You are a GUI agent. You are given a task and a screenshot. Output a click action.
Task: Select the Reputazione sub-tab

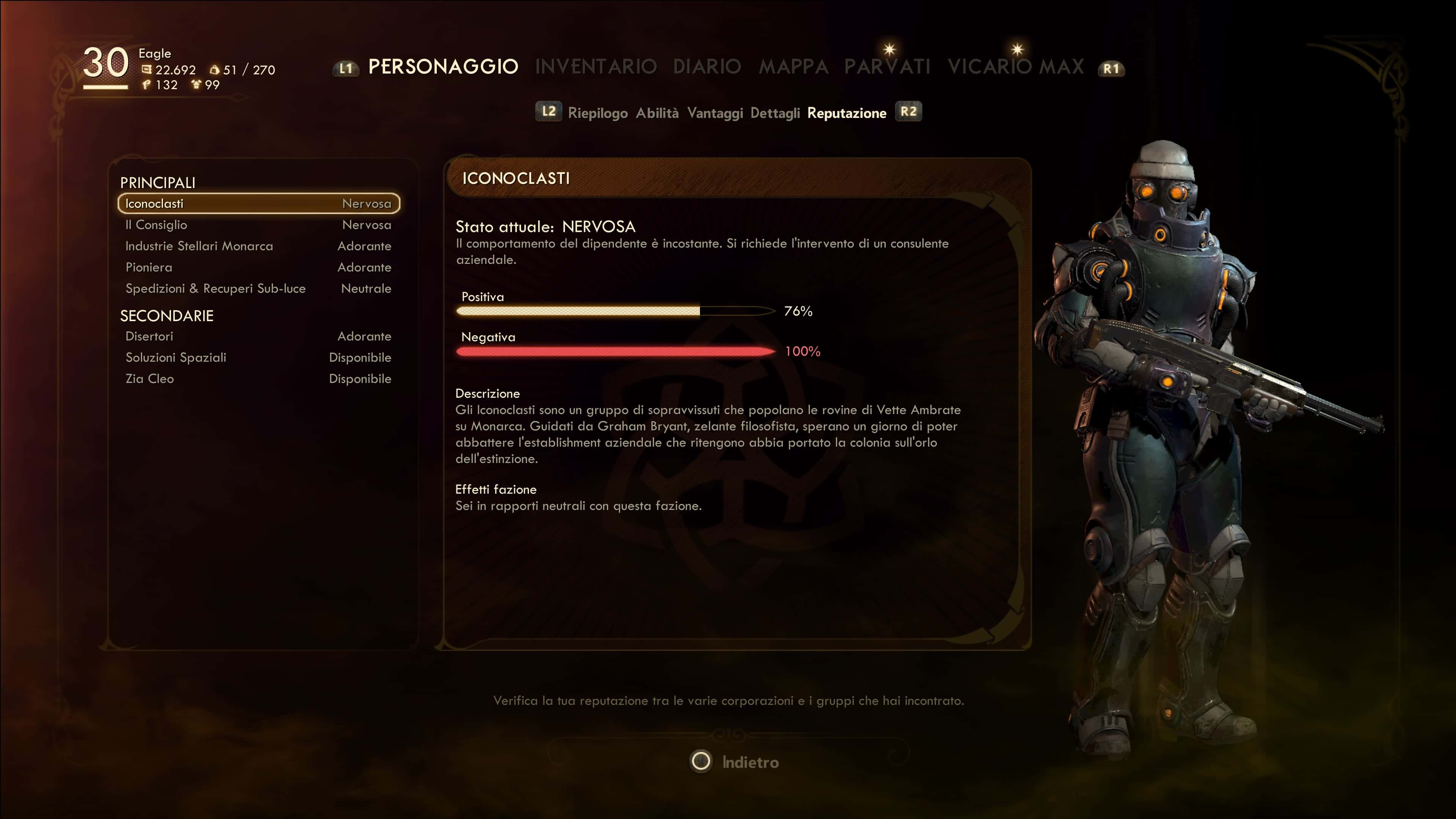click(x=846, y=113)
